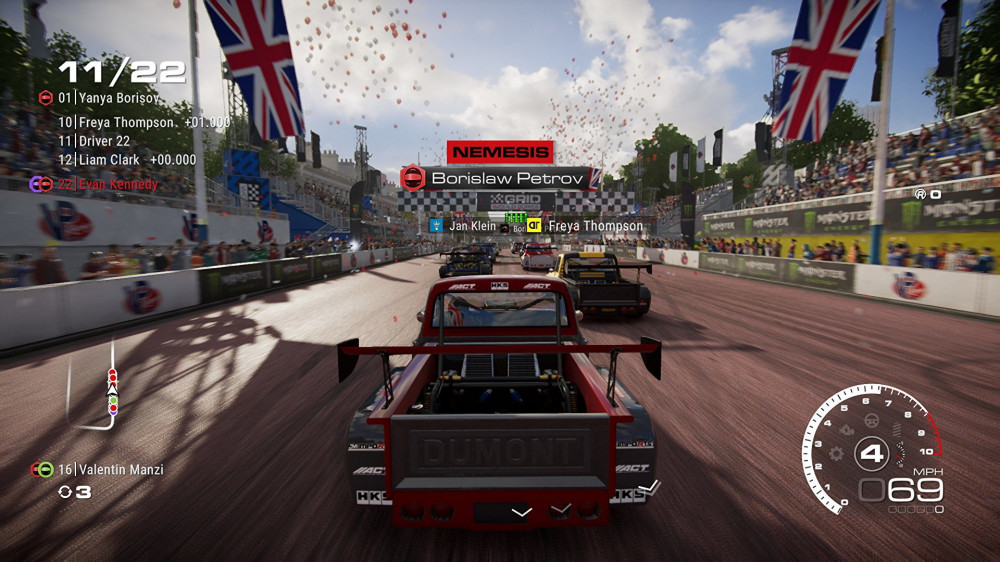Click Freya Thompson's row in the standings list
1000x562 pixels.
click(x=130, y=122)
